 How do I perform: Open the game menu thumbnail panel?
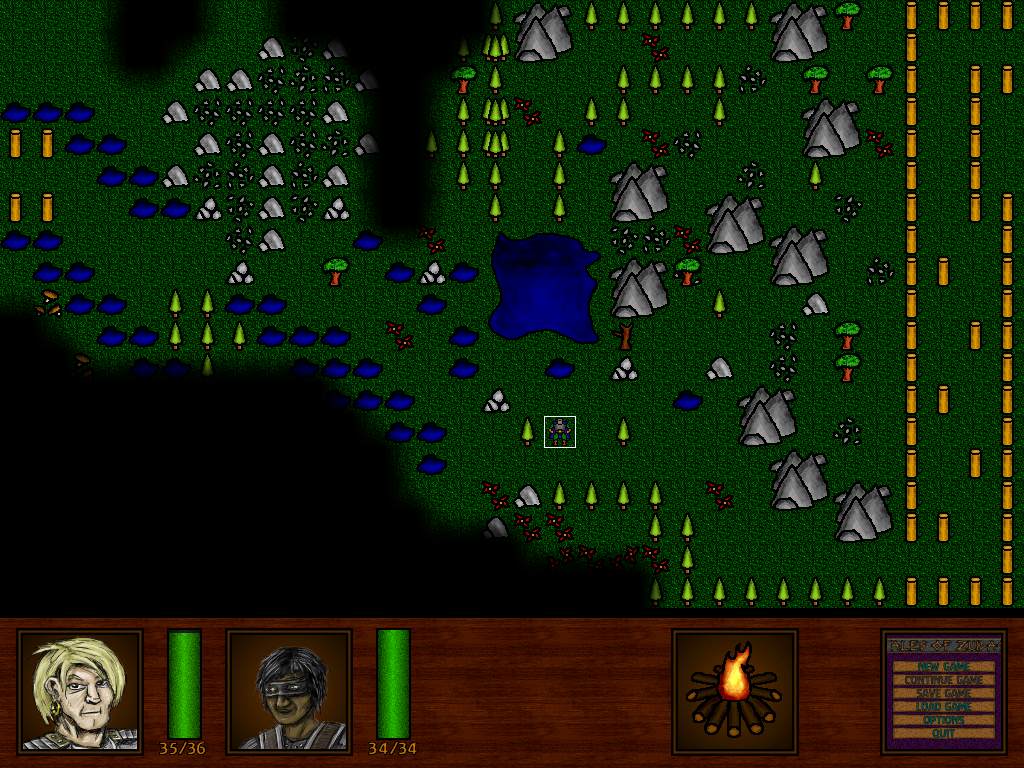[943, 691]
